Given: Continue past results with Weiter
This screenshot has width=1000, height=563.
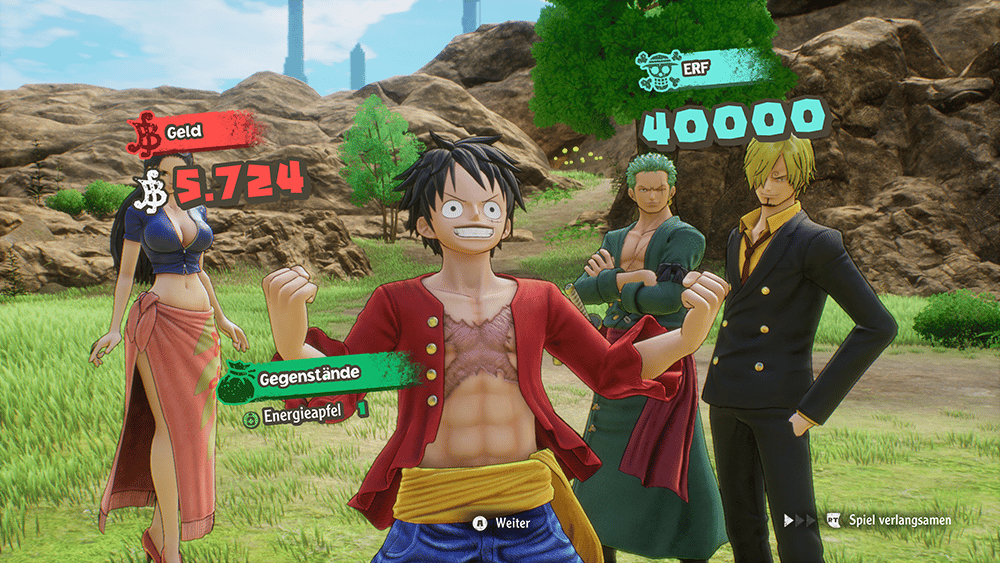Looking at the screenshot, I should tap(502, 522).
